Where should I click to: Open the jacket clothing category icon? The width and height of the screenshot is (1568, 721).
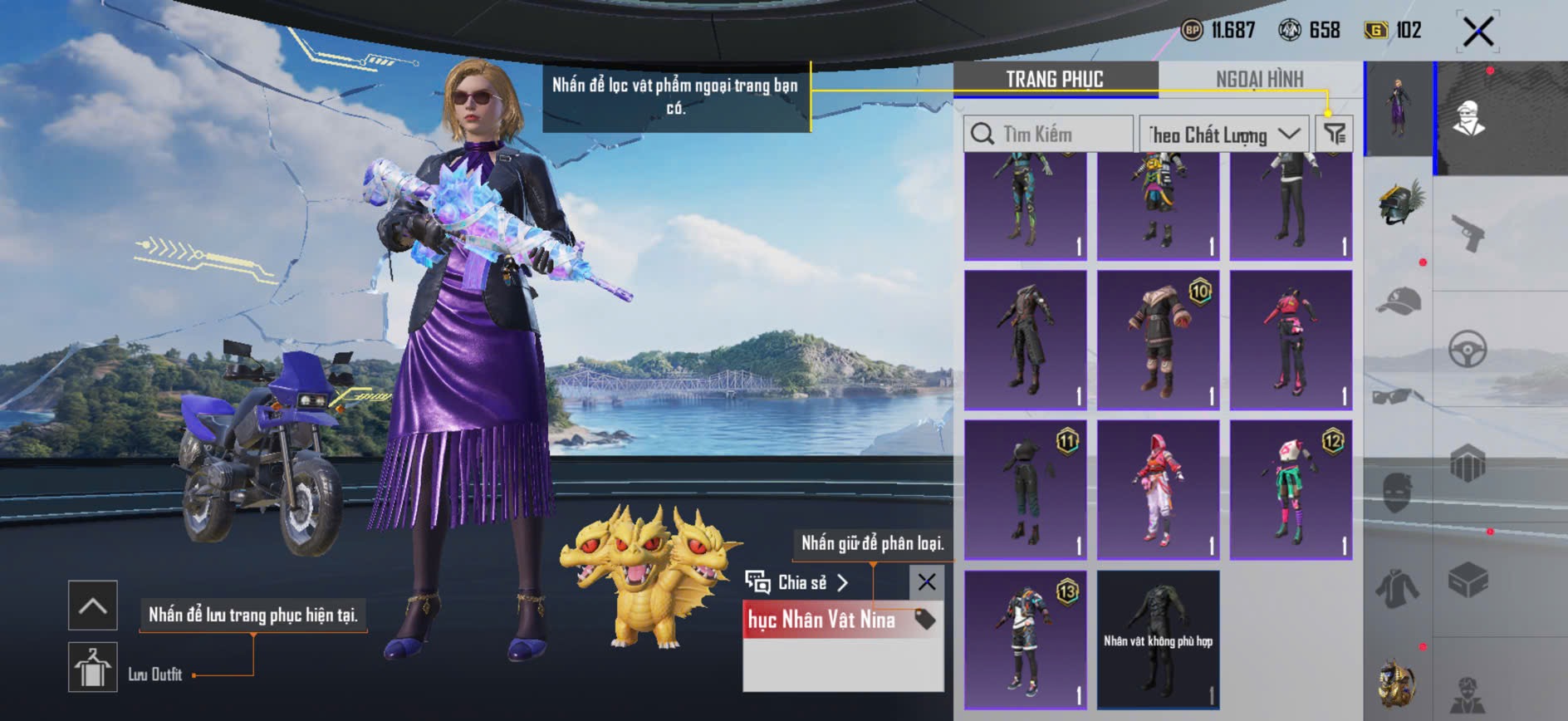click(x=1399, y=588)
